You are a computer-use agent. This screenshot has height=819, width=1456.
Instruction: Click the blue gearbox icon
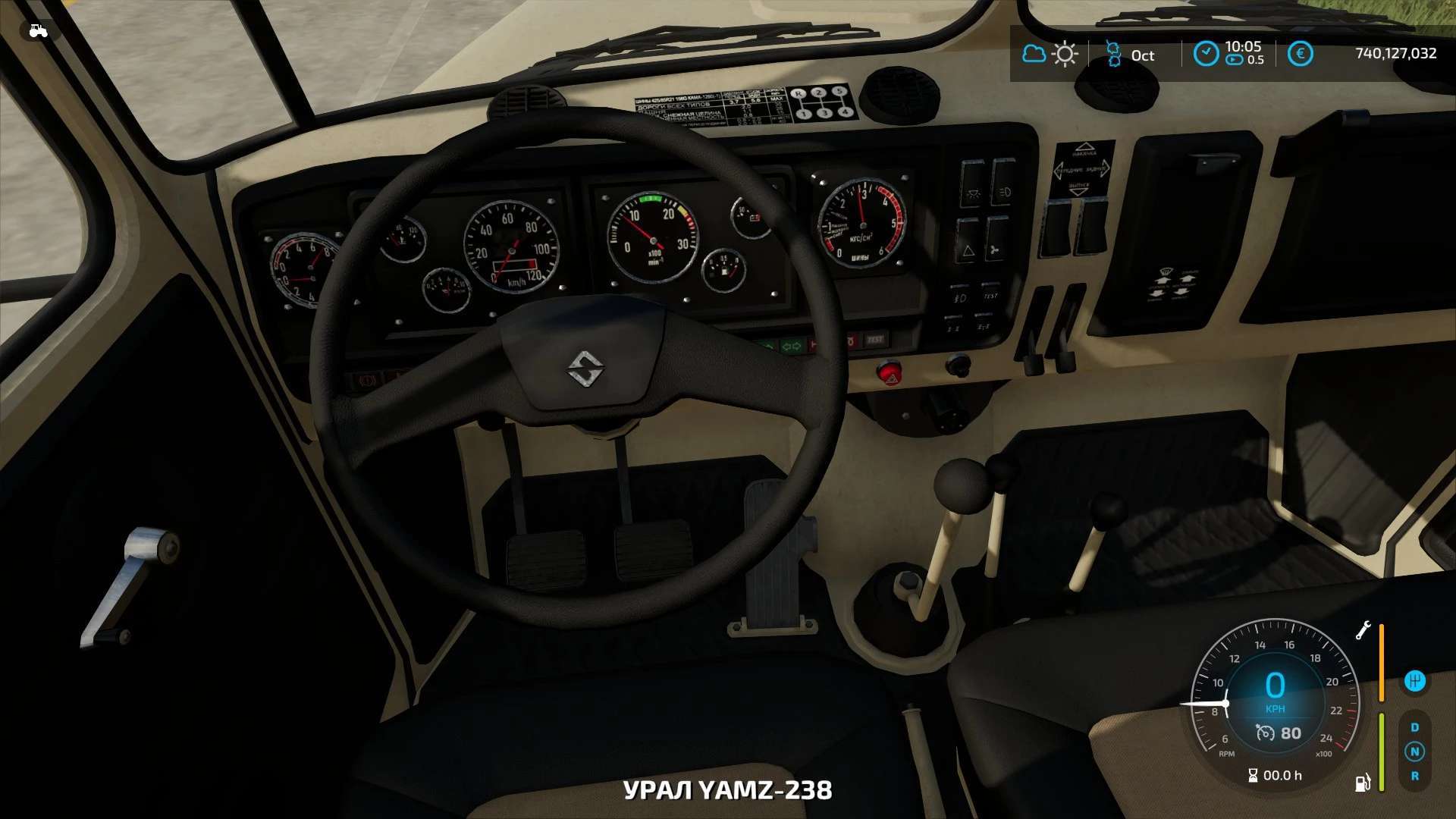click(x=1414, y=681)
